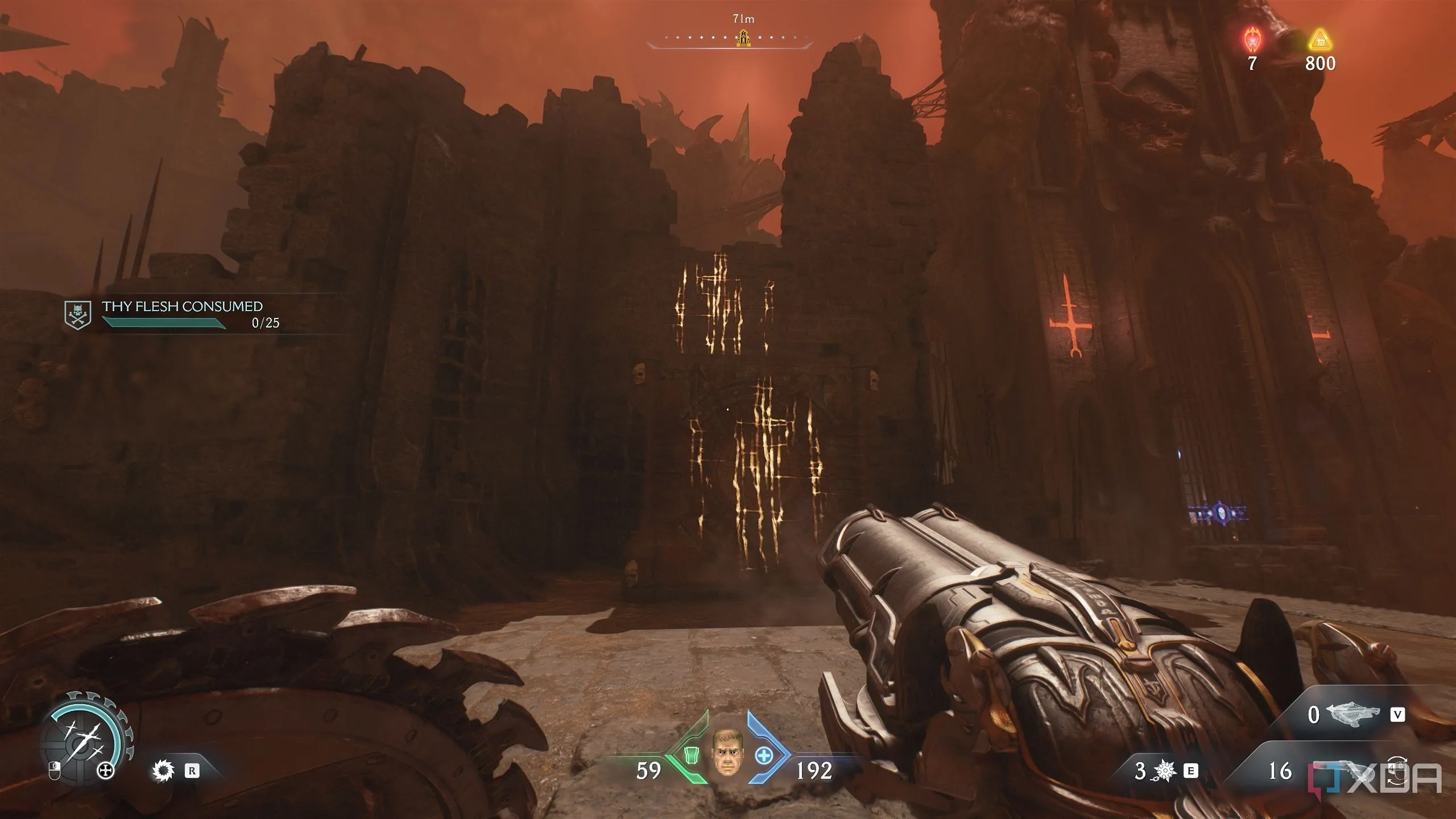Choose the melee flail weapon icon
The width and height of the screenshot is (1456, 819).
pyautogui.click(x=1165, y=771)
